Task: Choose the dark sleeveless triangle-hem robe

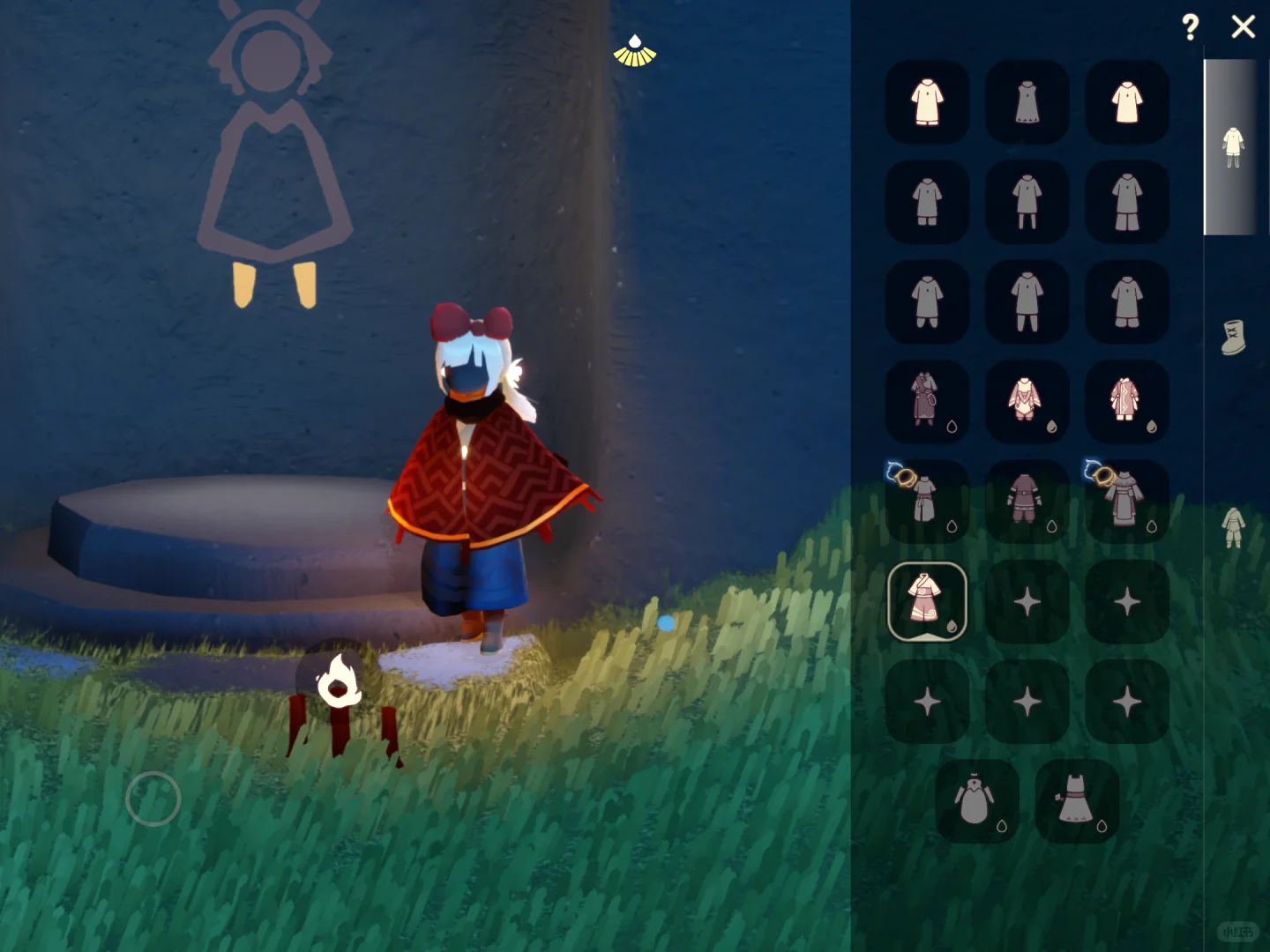Action: coord(1027,102)
